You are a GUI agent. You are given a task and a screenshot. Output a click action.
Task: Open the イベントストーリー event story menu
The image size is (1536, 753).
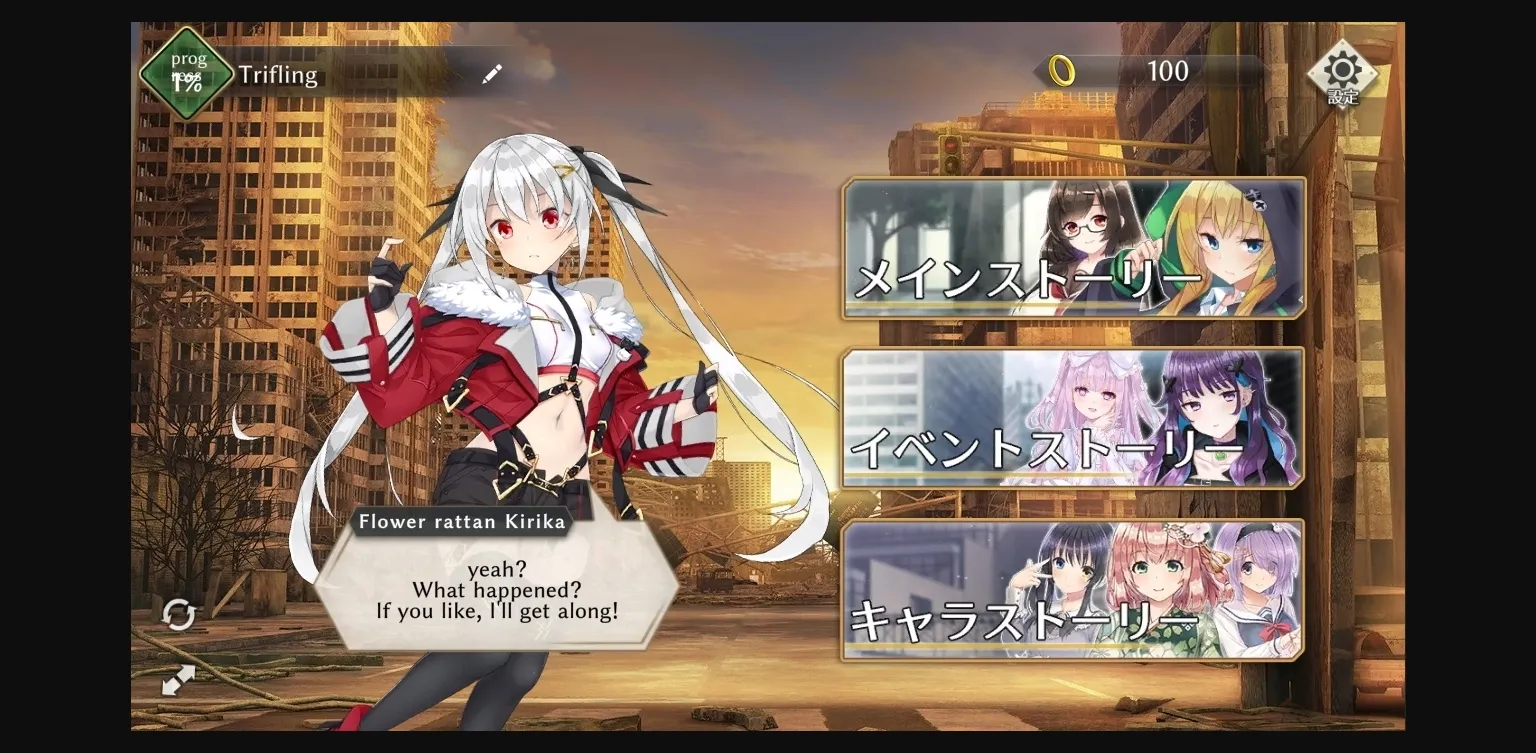click(x=1073, y=417)
